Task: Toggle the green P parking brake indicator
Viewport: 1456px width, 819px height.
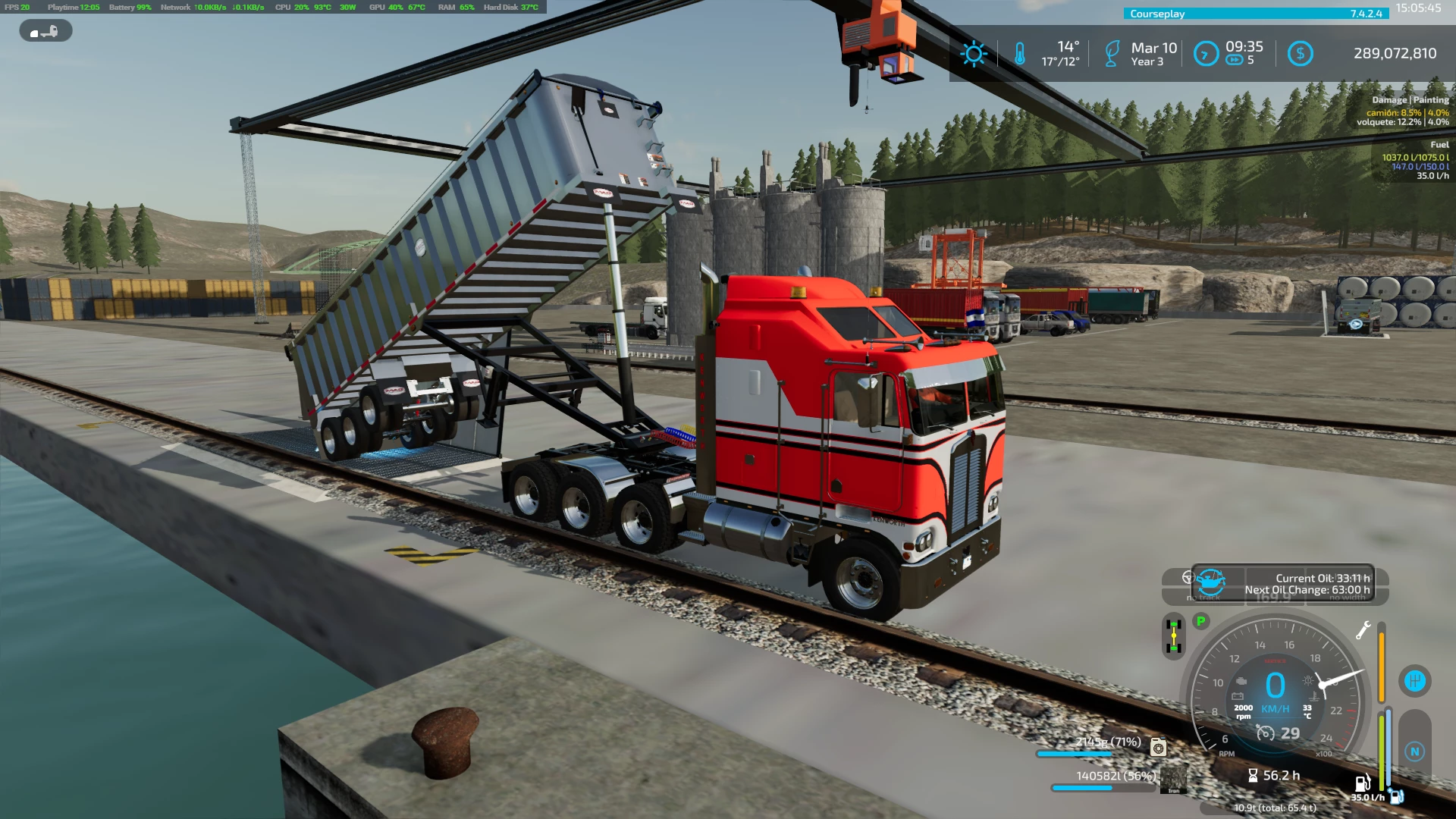Action: click(1200, 622)
